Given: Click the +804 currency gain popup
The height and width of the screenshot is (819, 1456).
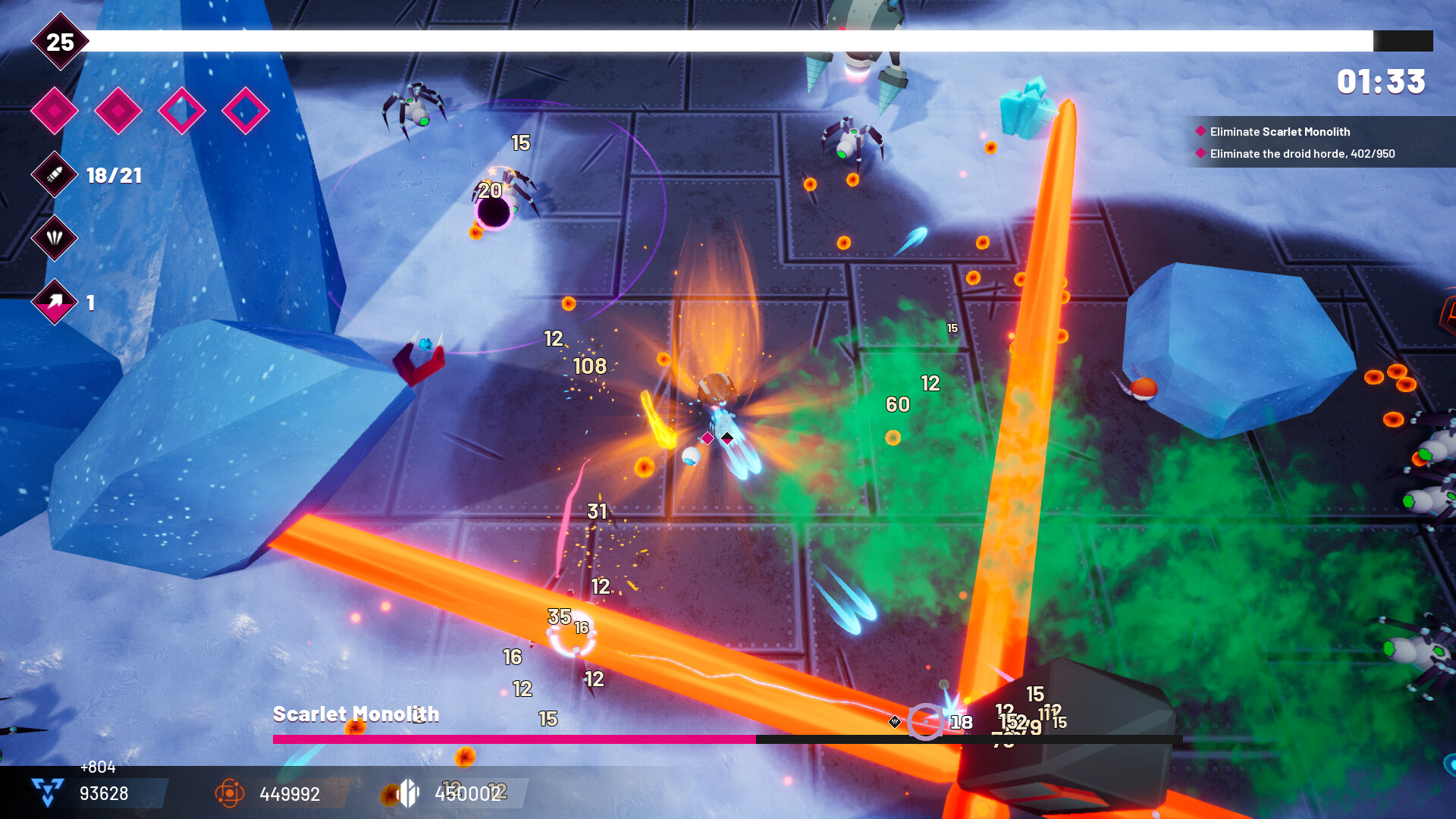Looking at the screenshot, I should pos(97,767).
